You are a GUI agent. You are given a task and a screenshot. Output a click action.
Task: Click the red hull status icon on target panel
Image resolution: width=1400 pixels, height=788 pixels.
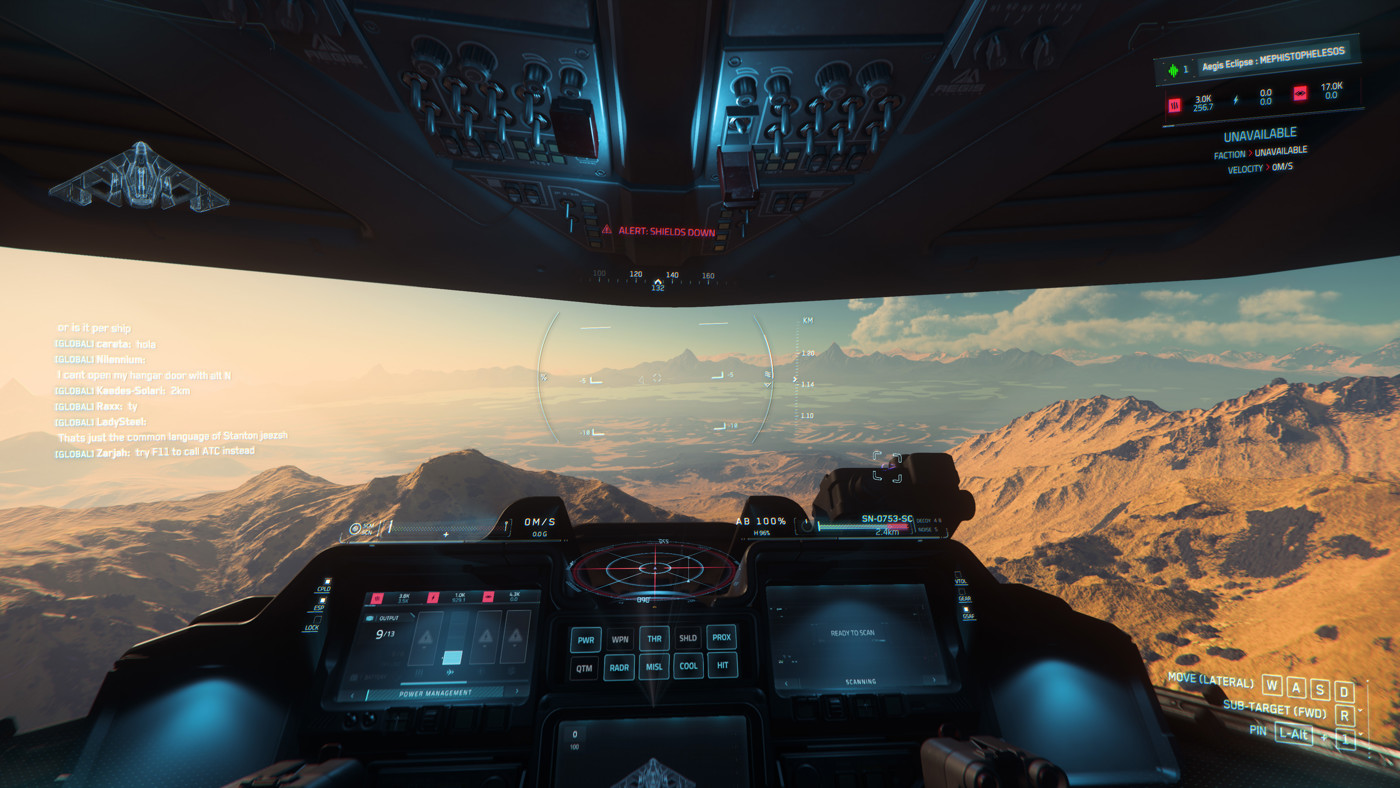[x=1175, y=104]
